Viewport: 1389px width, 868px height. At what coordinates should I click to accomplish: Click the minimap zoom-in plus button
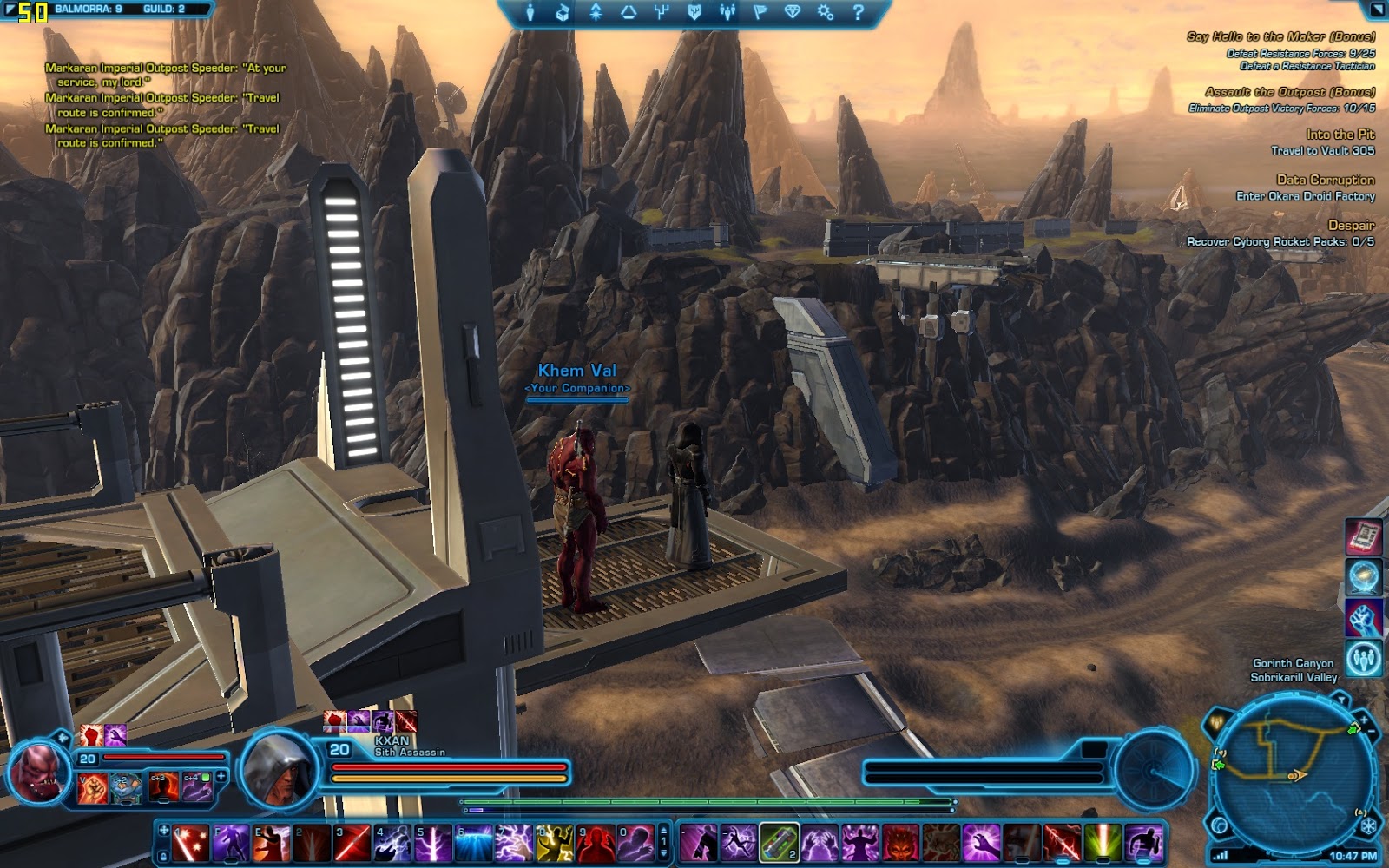point(1363,720)
